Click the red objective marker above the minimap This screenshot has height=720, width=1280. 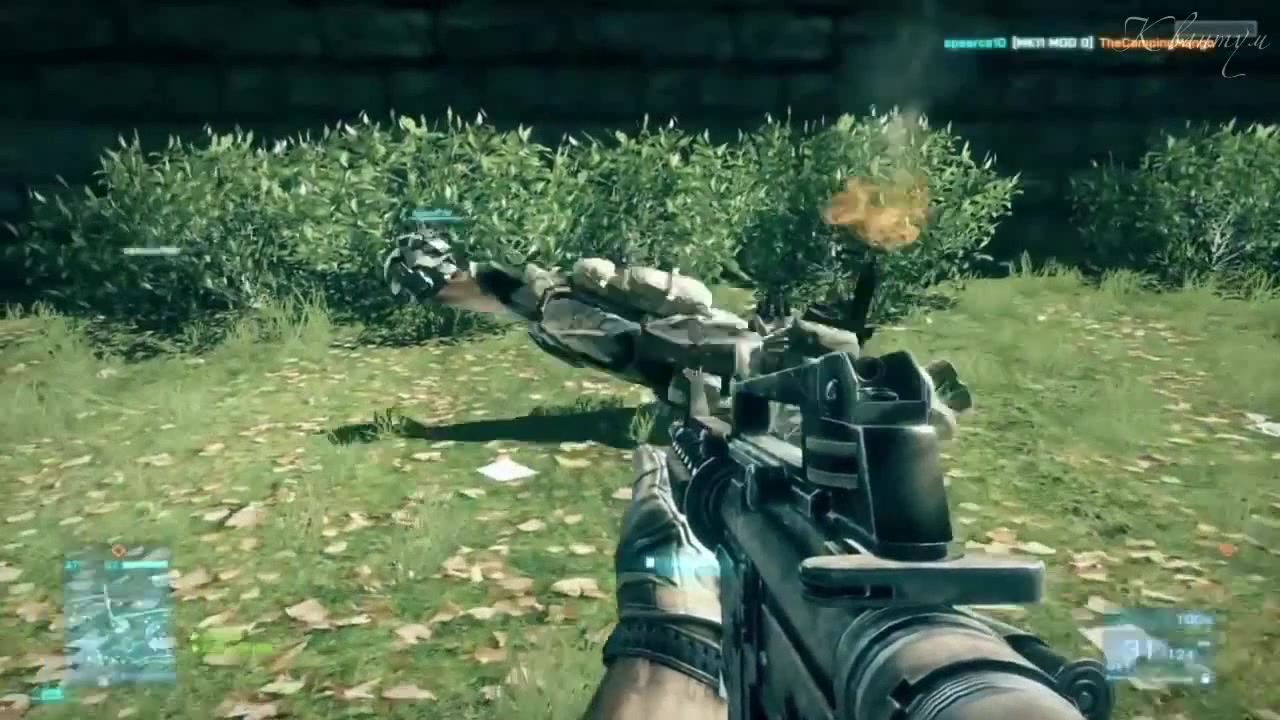118,550
